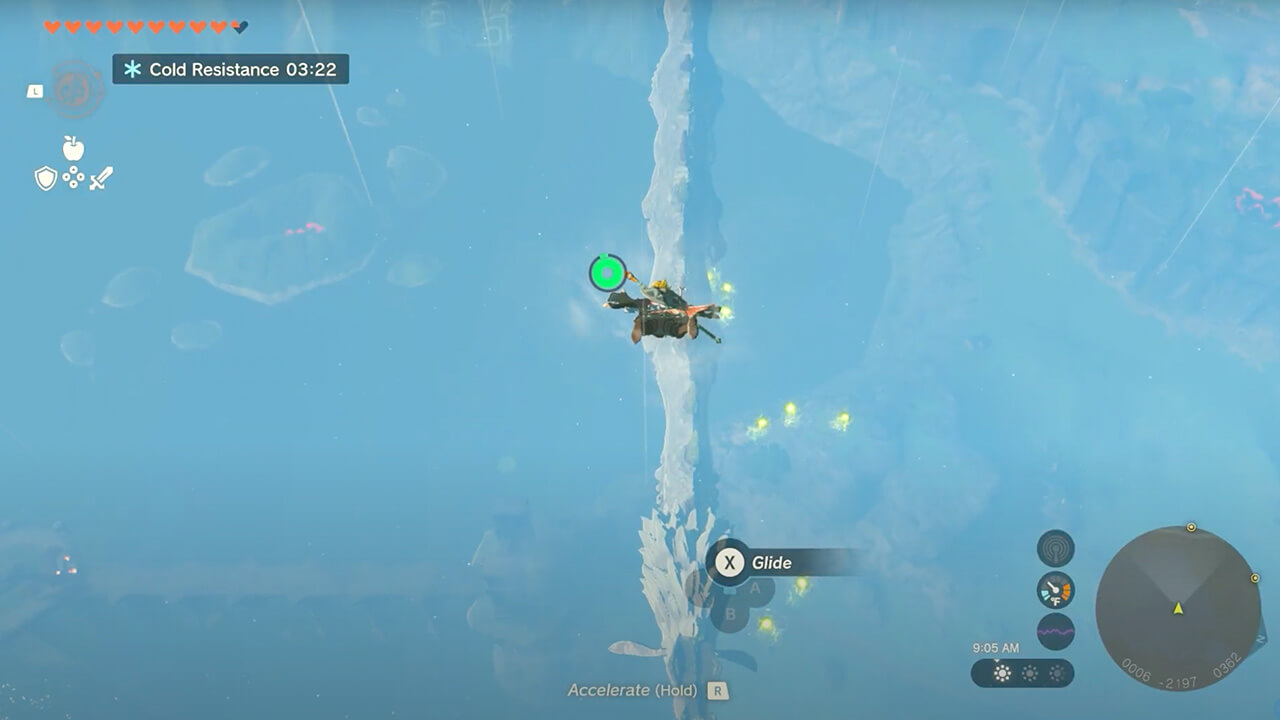
Task: Select the sword weapon icon
Action: [102, 177]
